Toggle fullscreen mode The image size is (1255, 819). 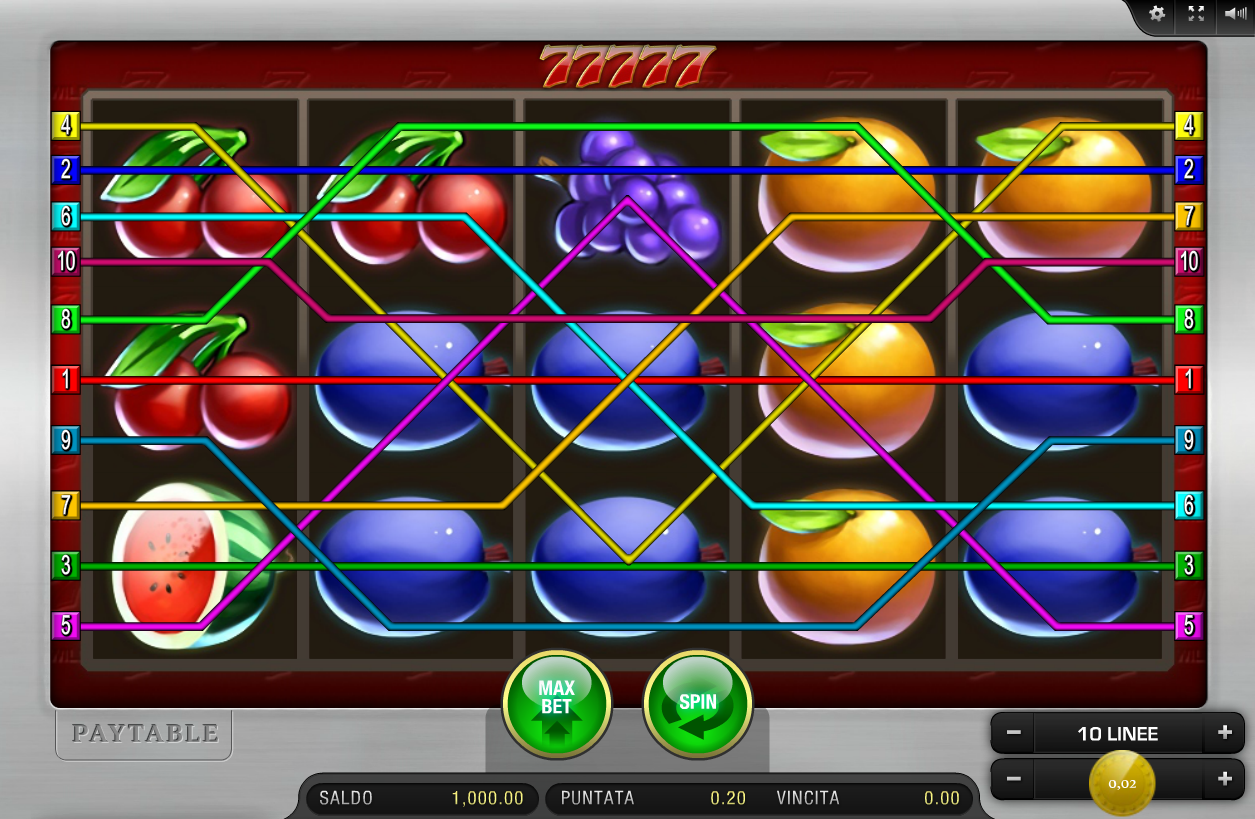tap(1196, 14)
